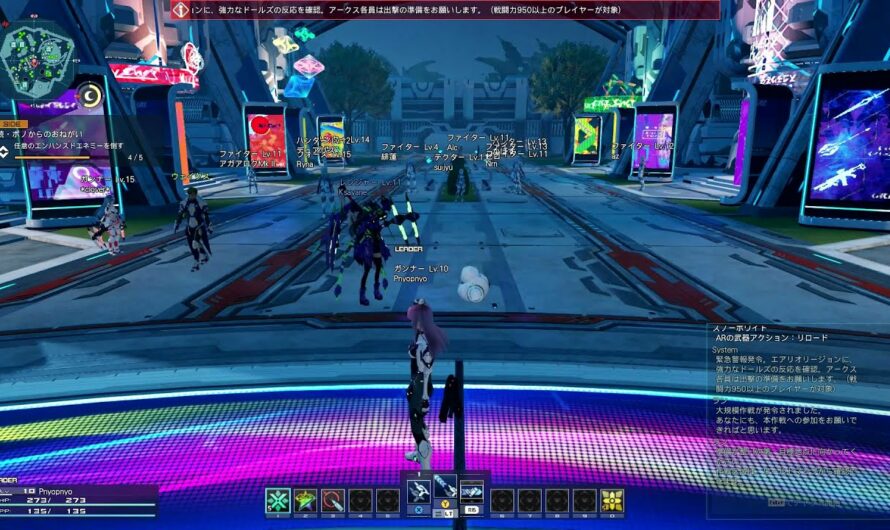
Task: Use the green cross restorative item slot
Action: point(277,501)
